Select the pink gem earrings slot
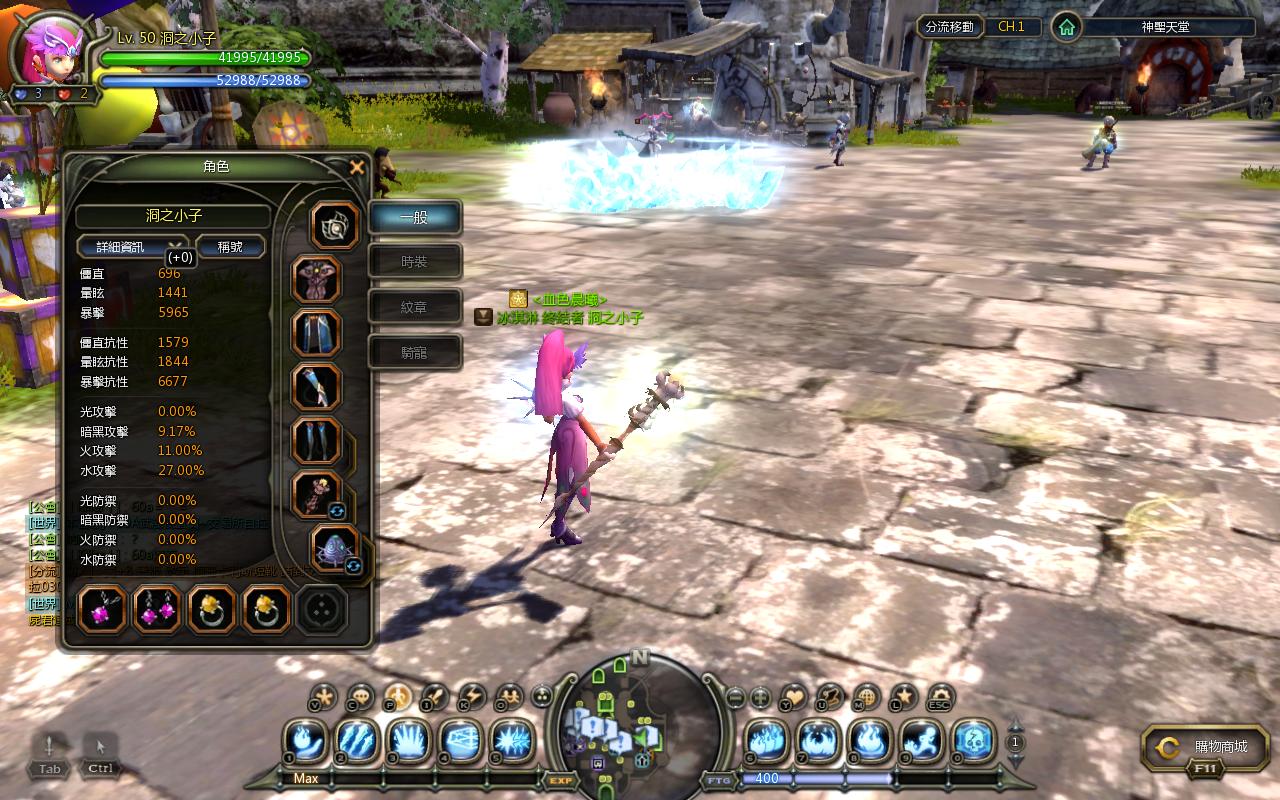 157,609
